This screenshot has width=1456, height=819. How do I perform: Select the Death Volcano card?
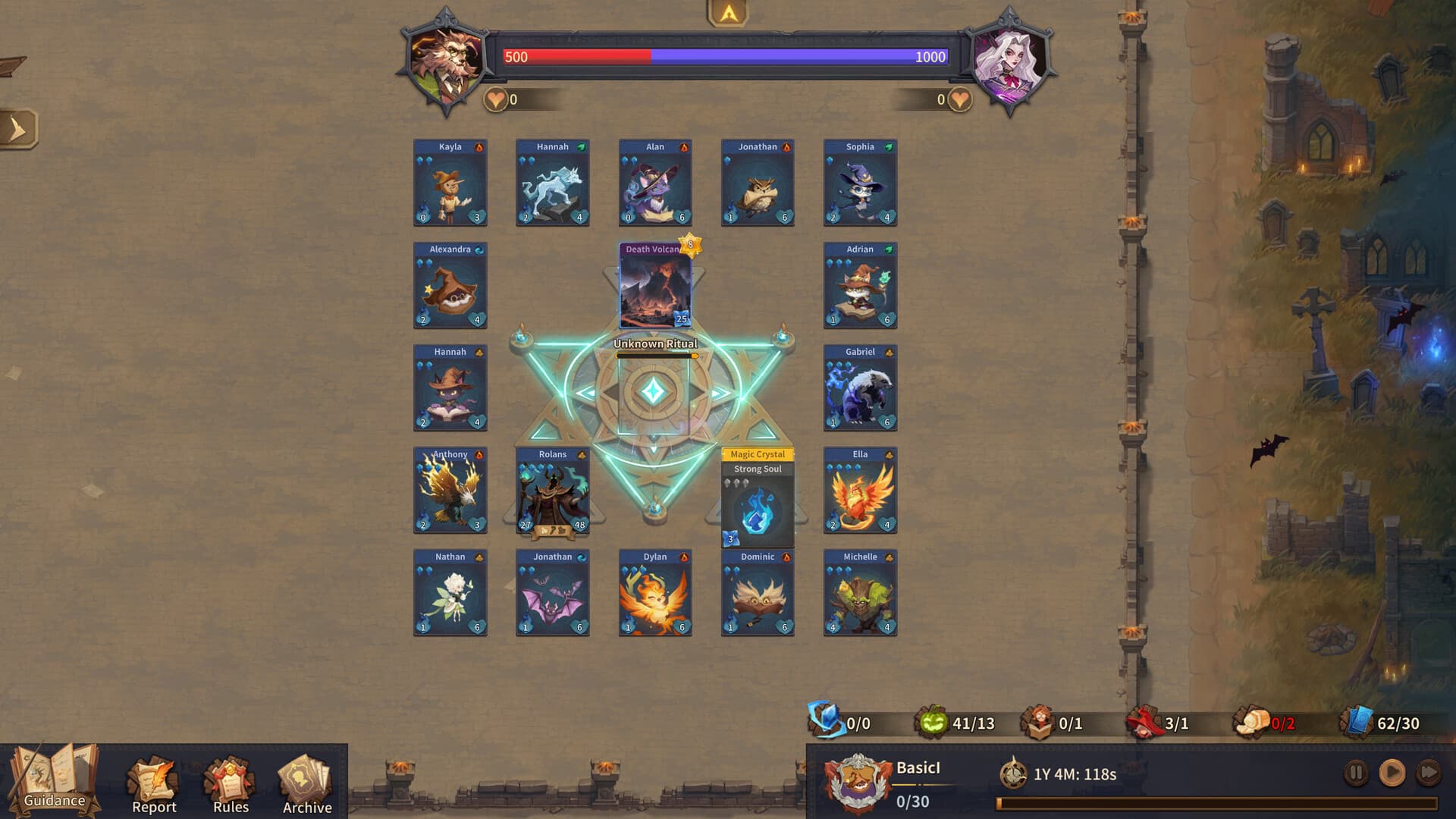[x=654, y=284]
